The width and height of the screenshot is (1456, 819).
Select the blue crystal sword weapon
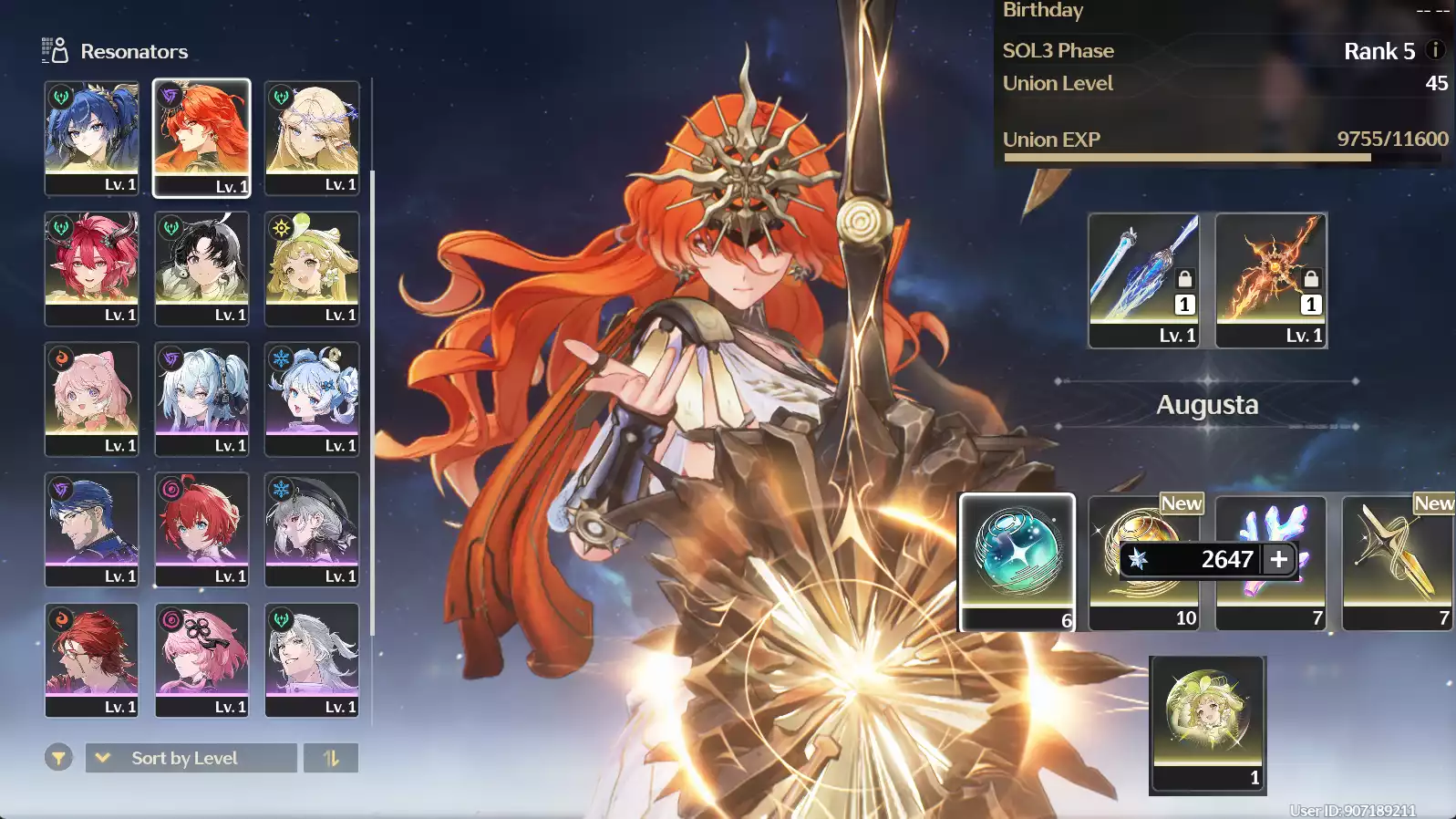tap(1143, 280)
